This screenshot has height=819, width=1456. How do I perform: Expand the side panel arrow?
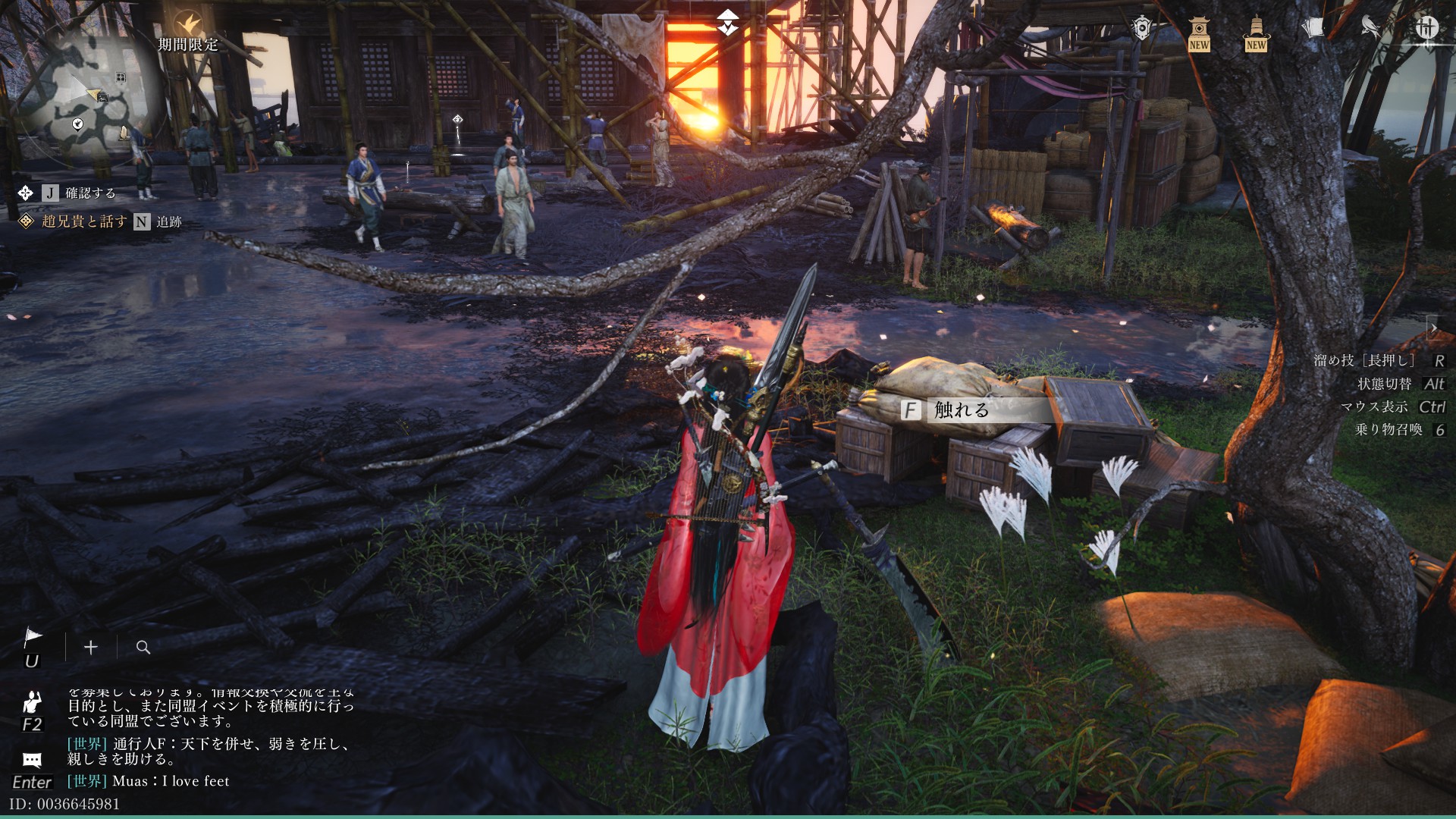pos(1433,328)
